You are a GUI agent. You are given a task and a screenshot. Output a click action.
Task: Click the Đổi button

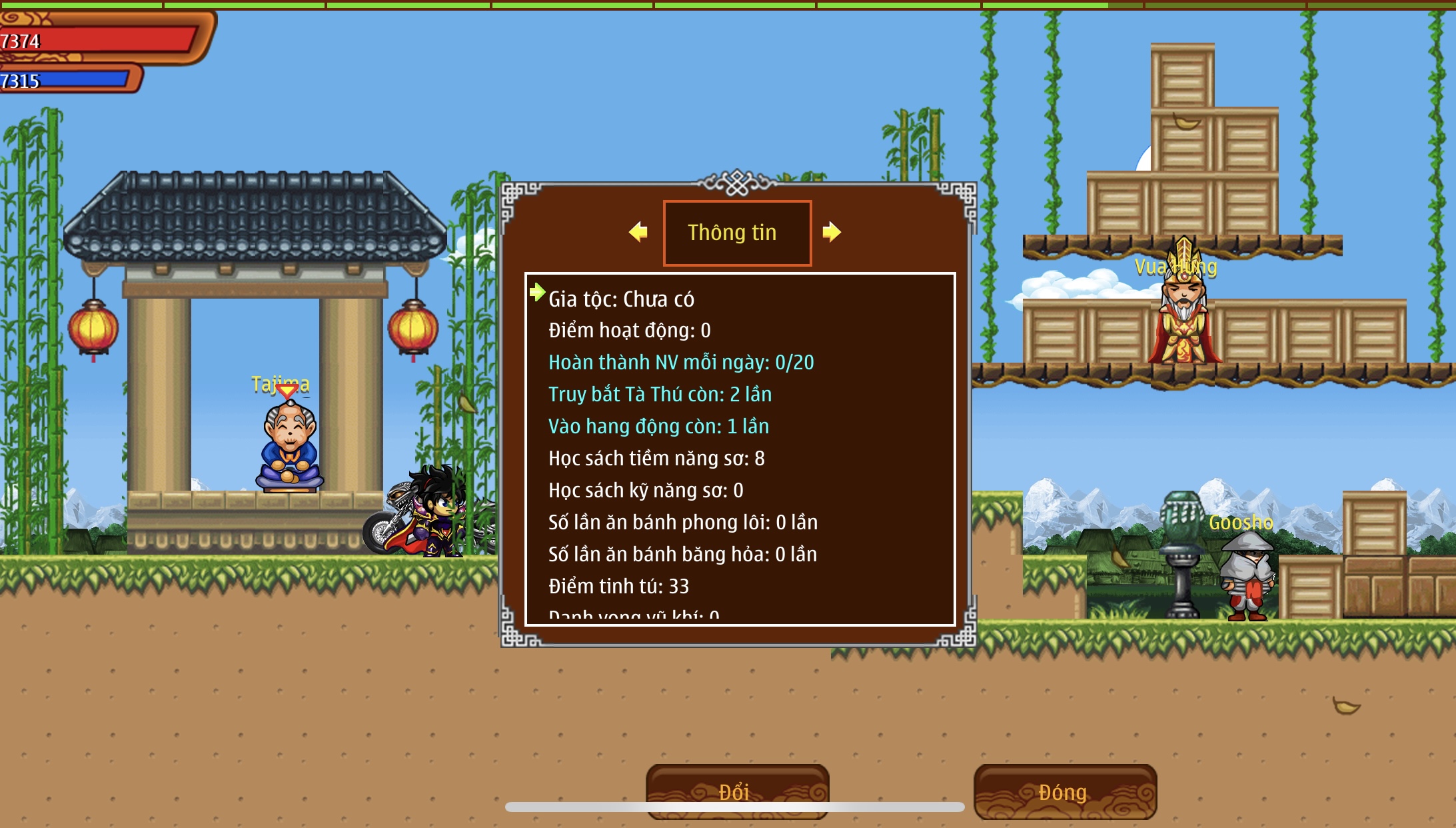(x=737, y=791)
